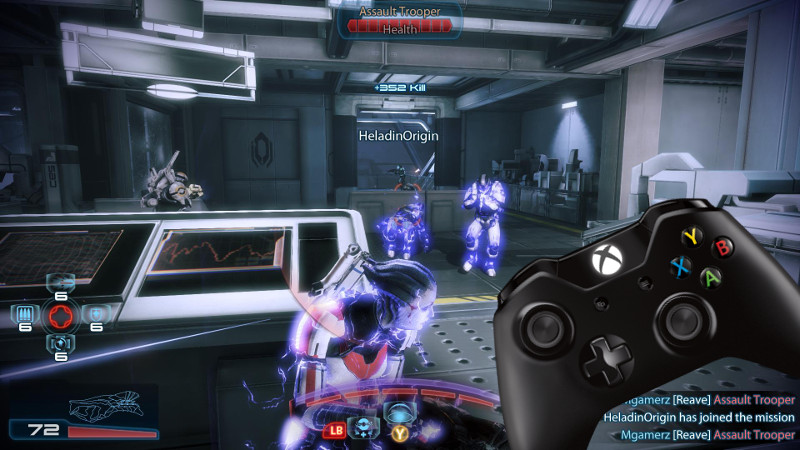Use the missile launcher consumable
The height and width of the screenshot is (450, 800).
tap(60, 282)
